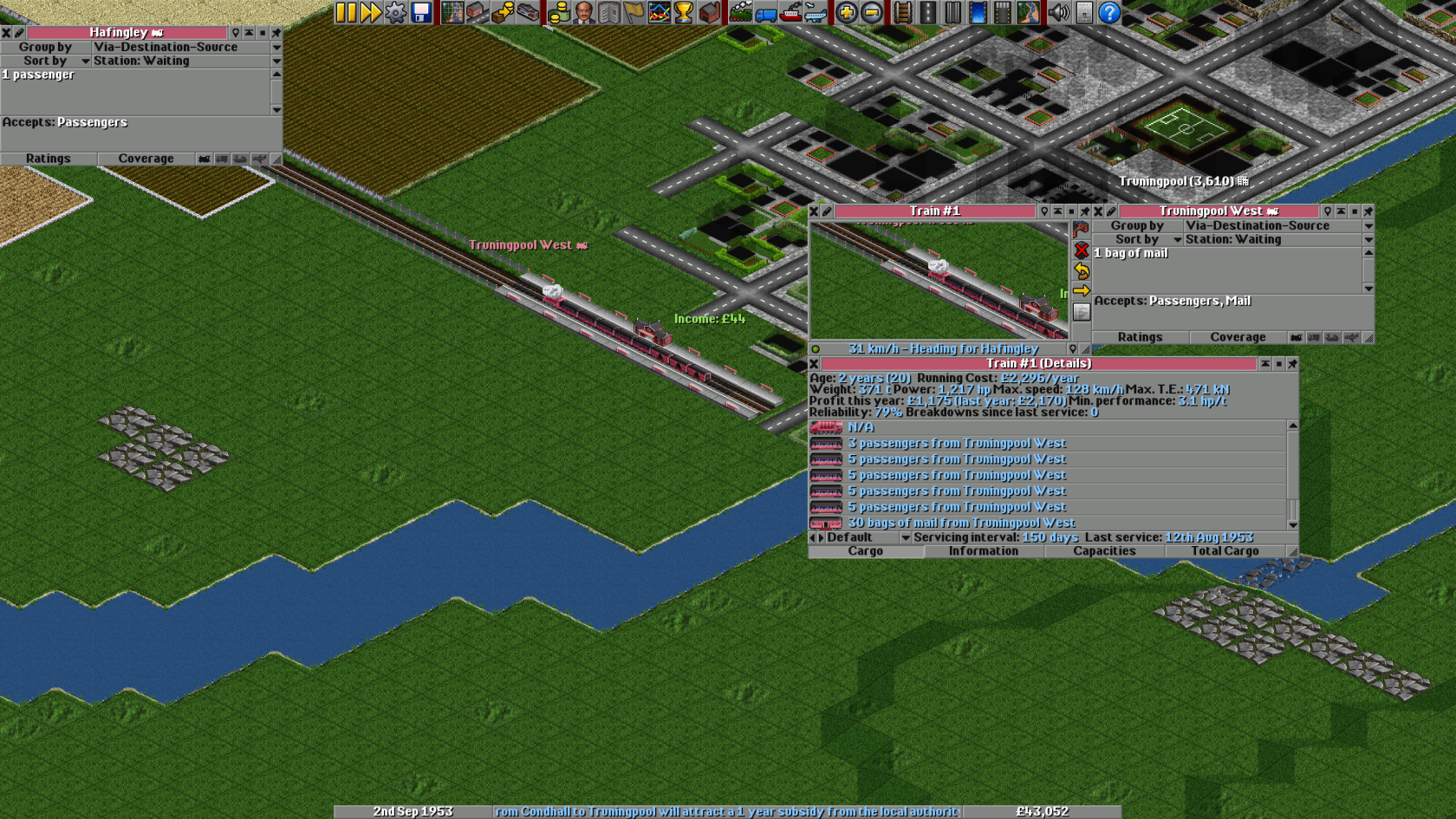1456x819 pixels.
Task: Send Train #1 to depot icon
Action: pyautogui.click(x=1081, y=228)
